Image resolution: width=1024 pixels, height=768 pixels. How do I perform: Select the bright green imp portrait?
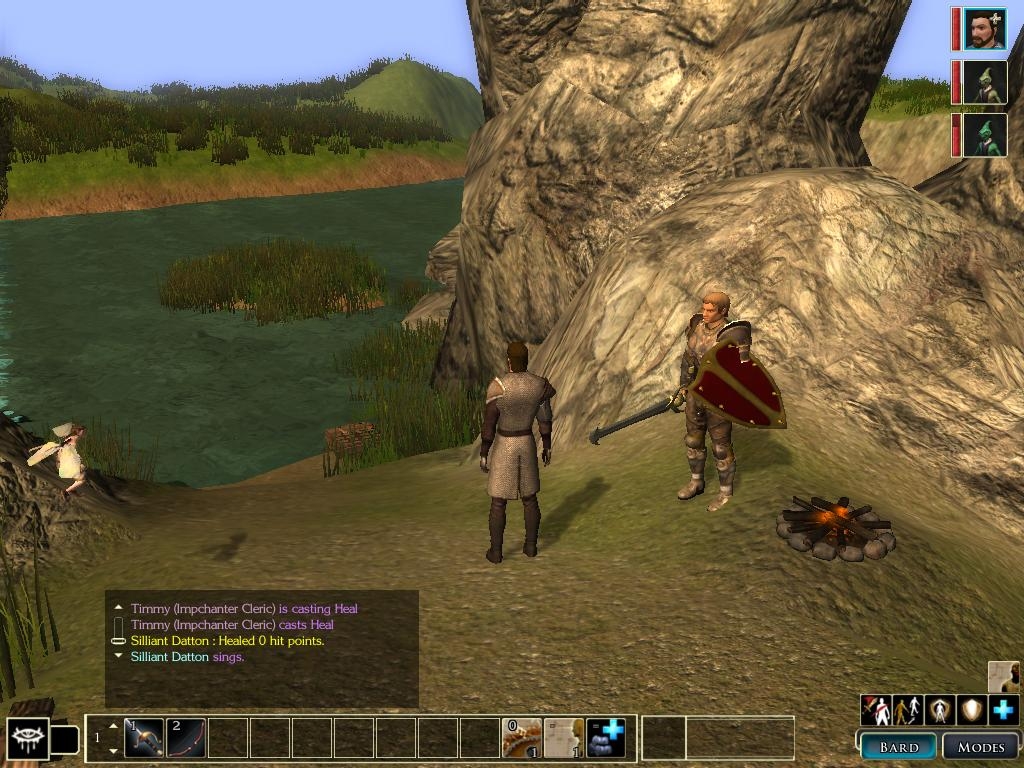point(985,135)
